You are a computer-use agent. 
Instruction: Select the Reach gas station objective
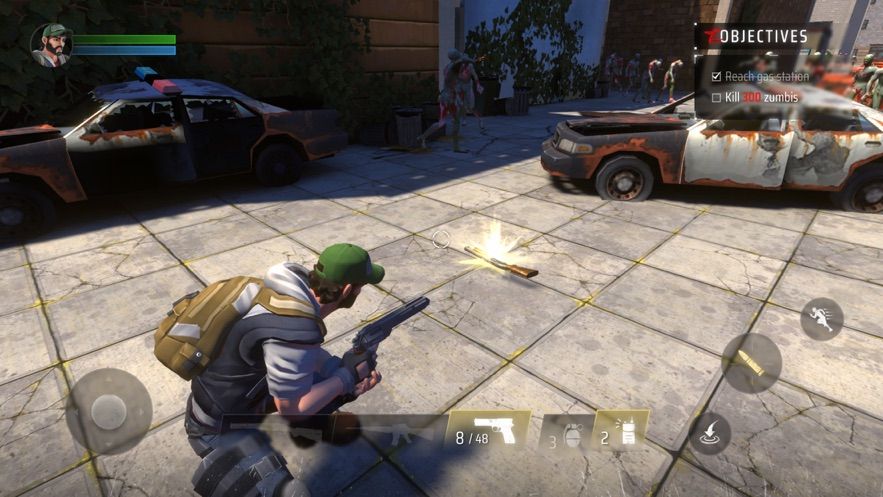click(x=764, y=76)
